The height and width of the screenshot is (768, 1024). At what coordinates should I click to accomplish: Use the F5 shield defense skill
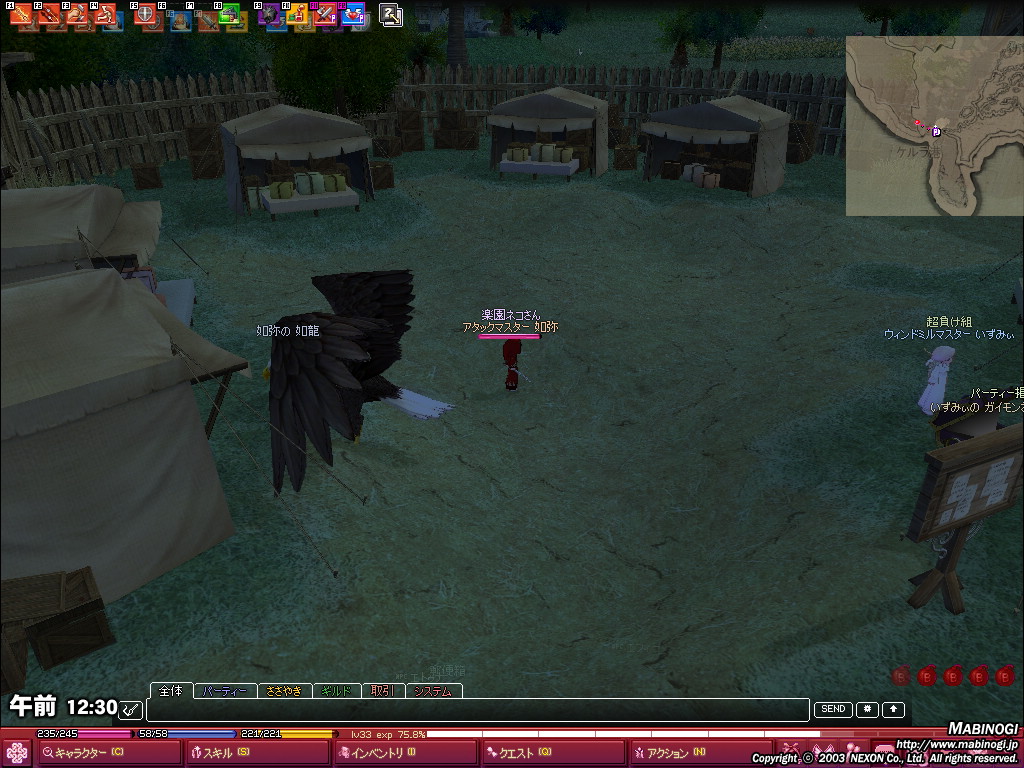click(146, 14)
